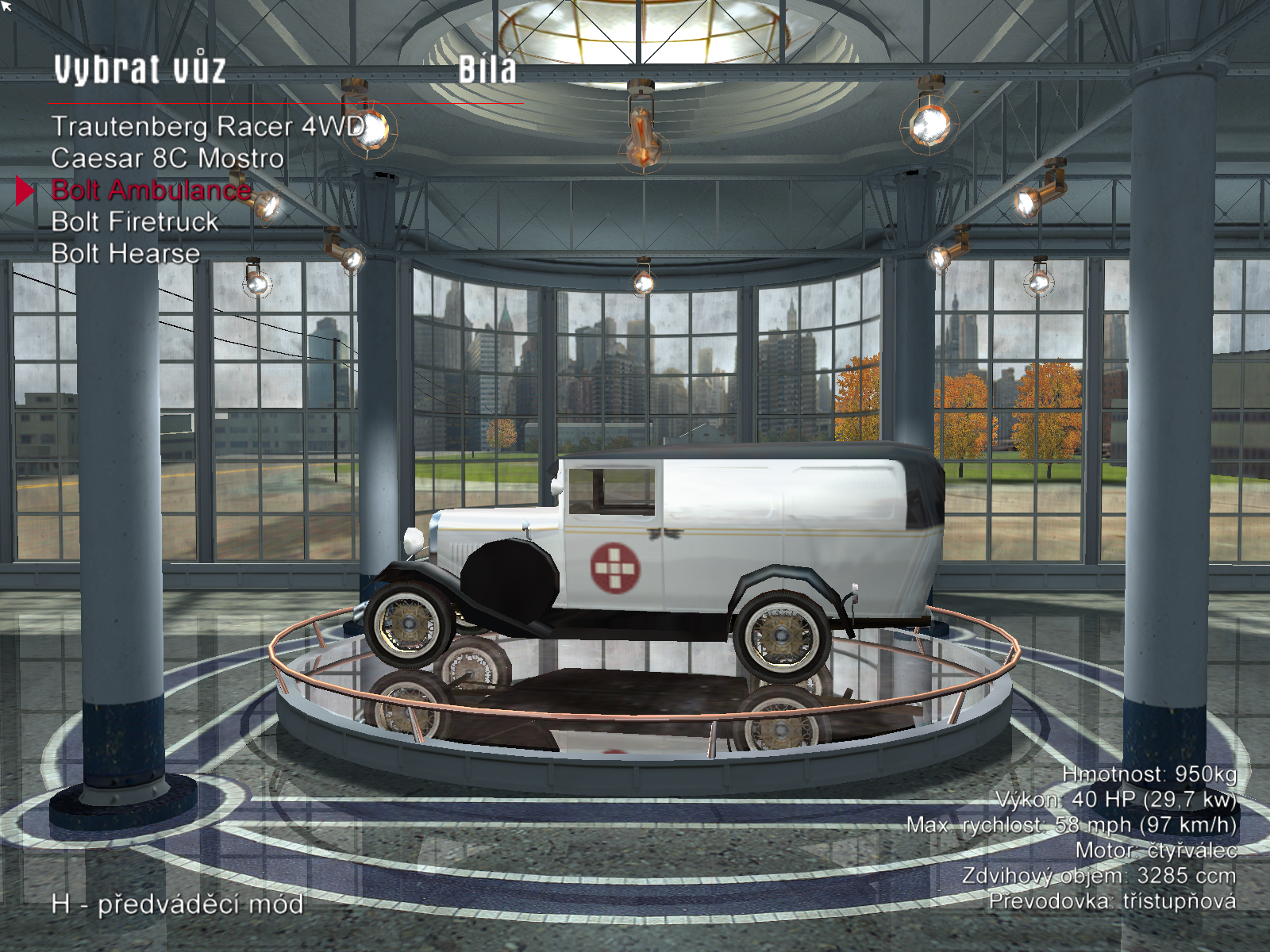Viewport: 1270px width, 952px height.
Task: Choose the Bolt Hearse vehicle
Action: [125, 254]
